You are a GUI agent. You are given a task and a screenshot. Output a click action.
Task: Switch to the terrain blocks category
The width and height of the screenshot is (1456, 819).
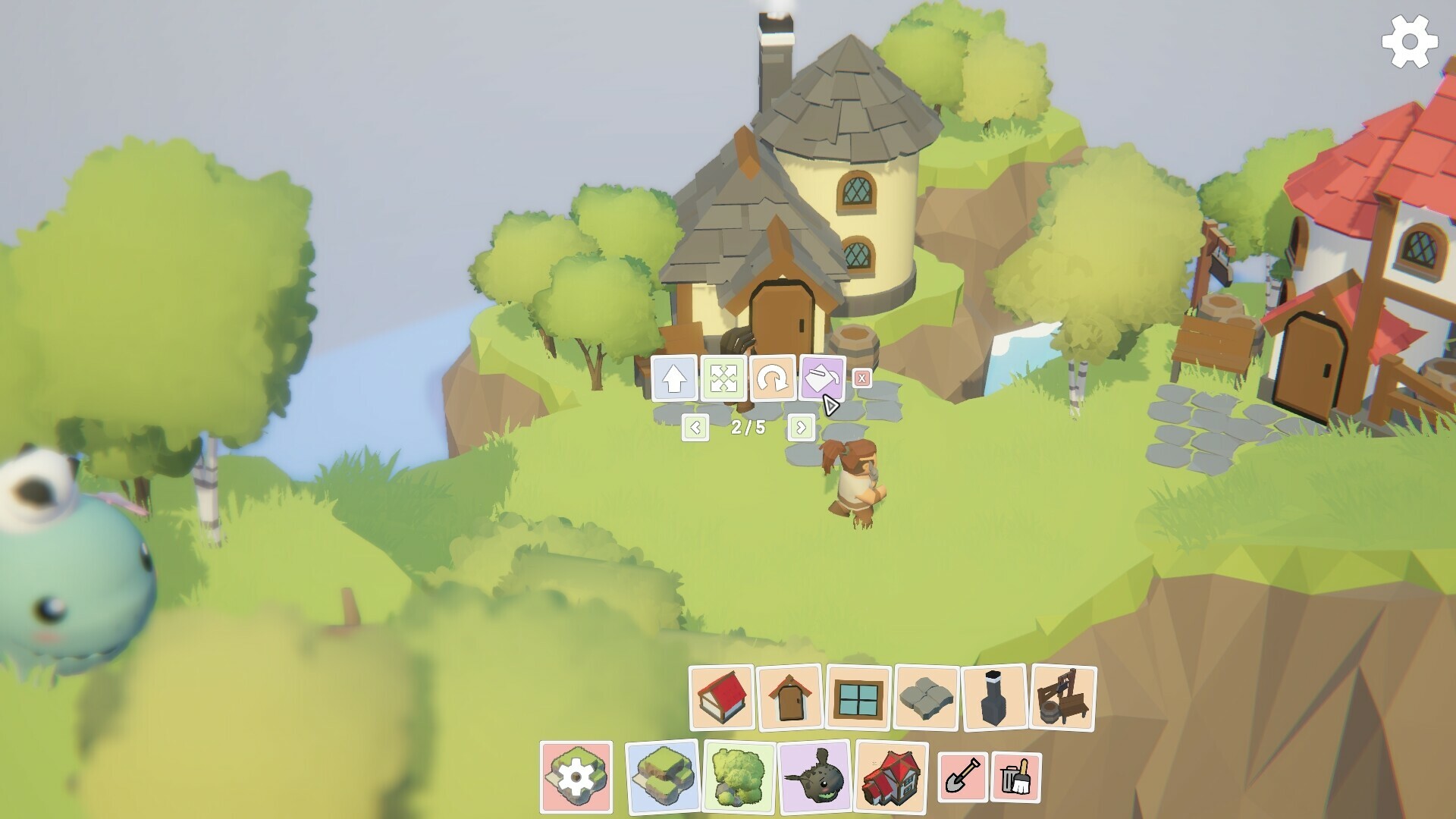[662, 777]
